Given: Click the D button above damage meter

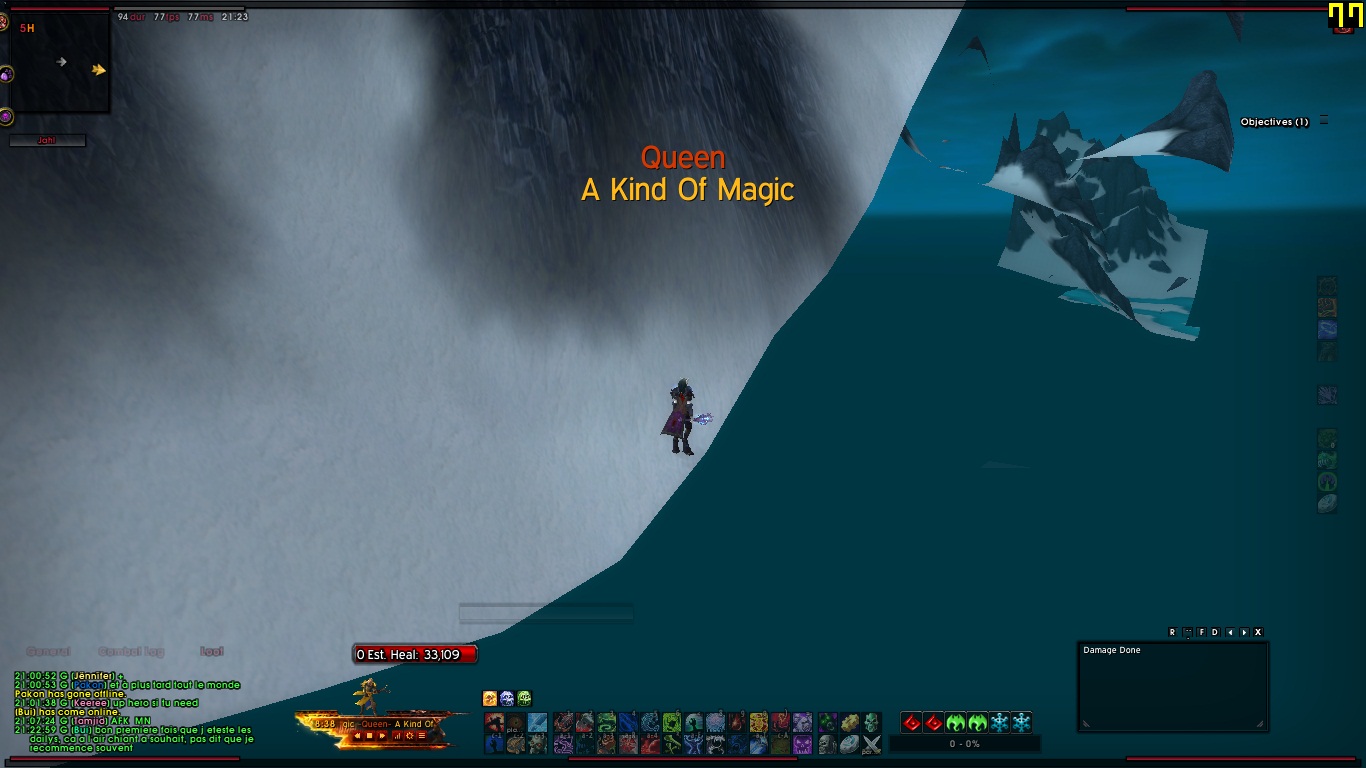Looking at the screenshot, I should tap(1215, 632).
